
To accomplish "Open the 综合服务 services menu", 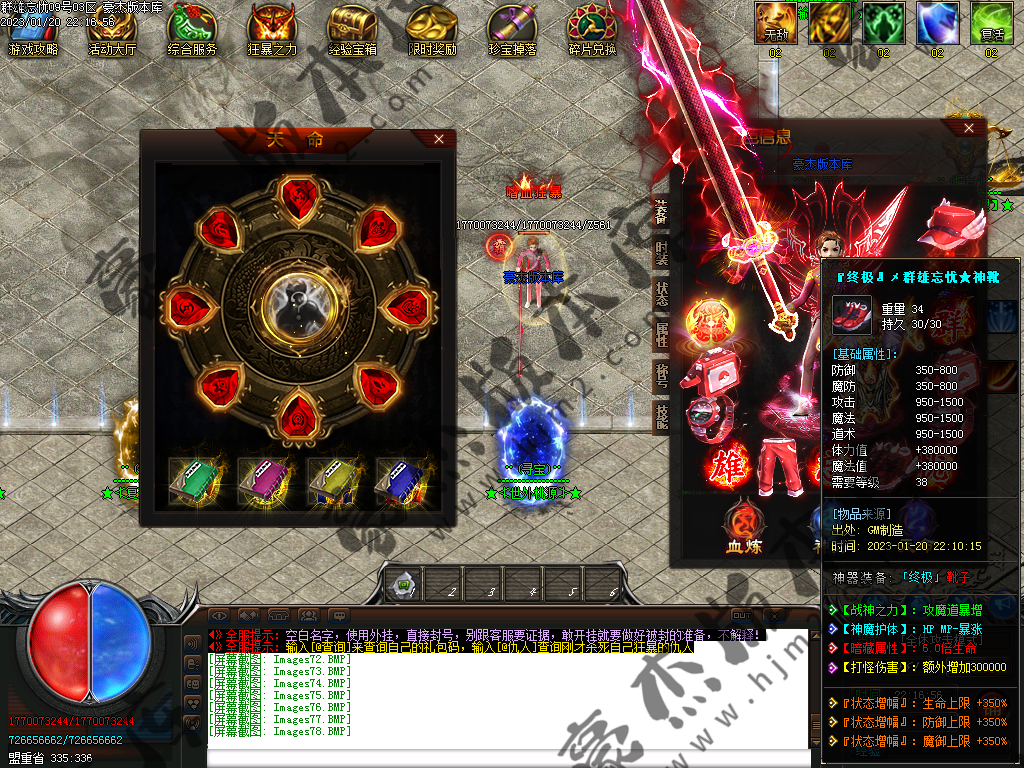I will tap(192, 30).
